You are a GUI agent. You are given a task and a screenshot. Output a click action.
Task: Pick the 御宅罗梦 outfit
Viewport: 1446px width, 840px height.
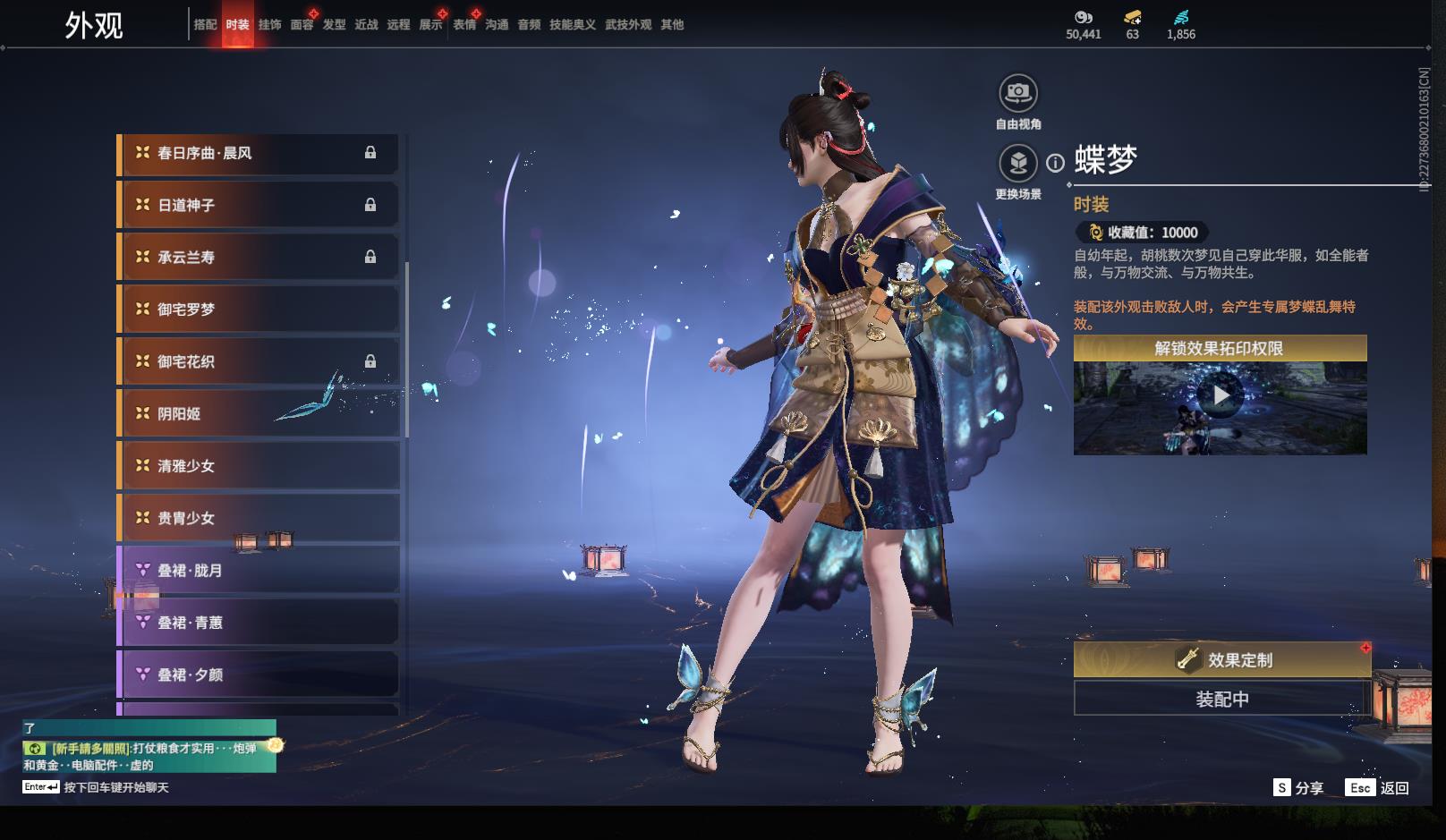(258, 310)
